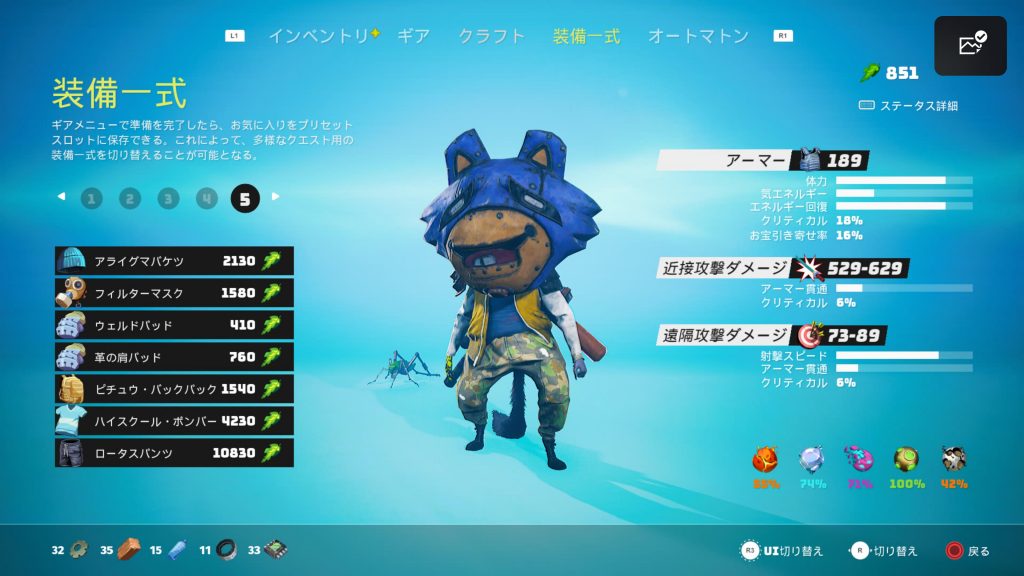Click the right arrow beside preset slots
The image size is (1024, 576).
tap(276, 197)
